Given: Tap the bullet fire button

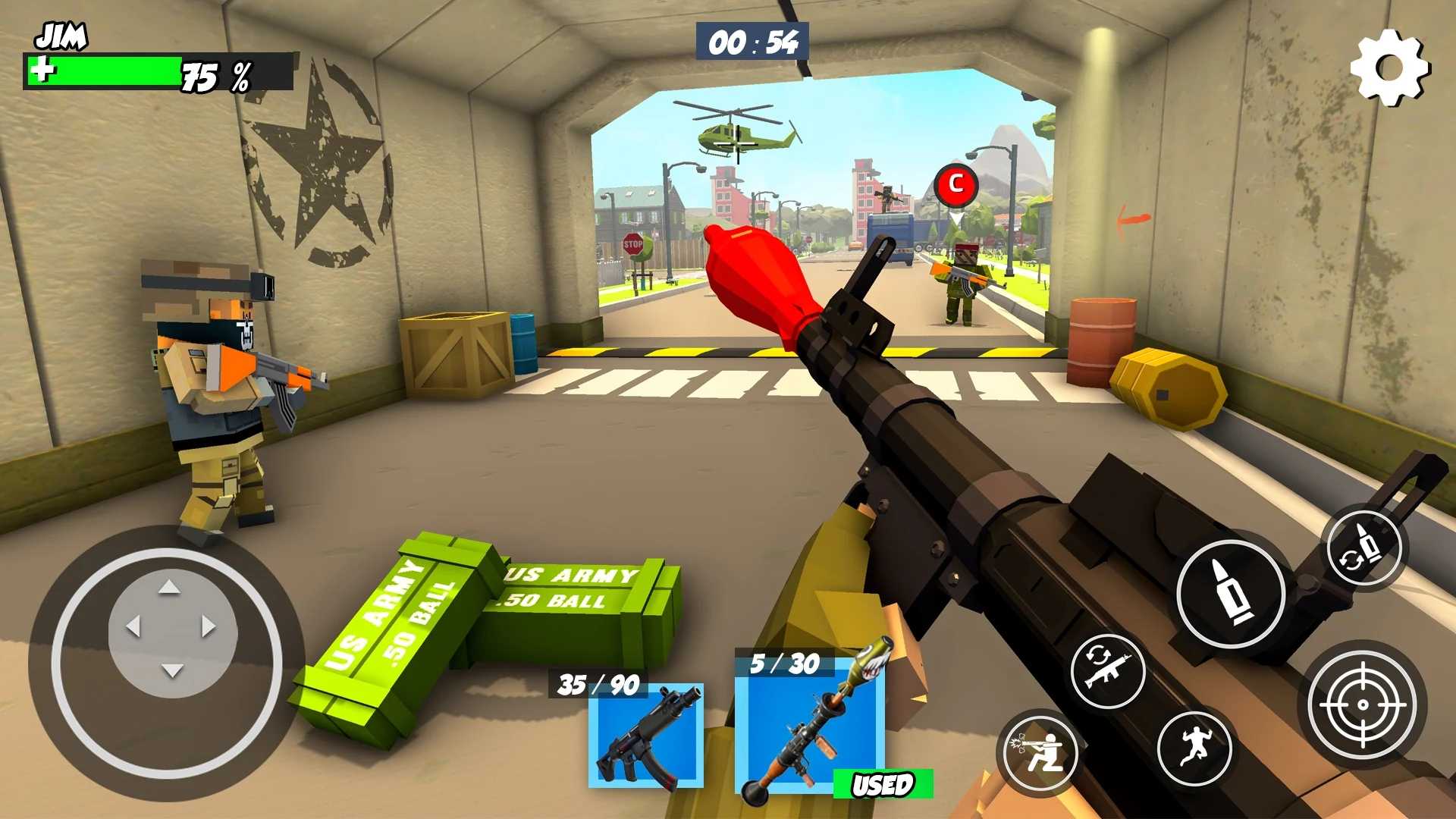Looking at the screenshot, I should pyautogui.click(x=1231, y=593).
